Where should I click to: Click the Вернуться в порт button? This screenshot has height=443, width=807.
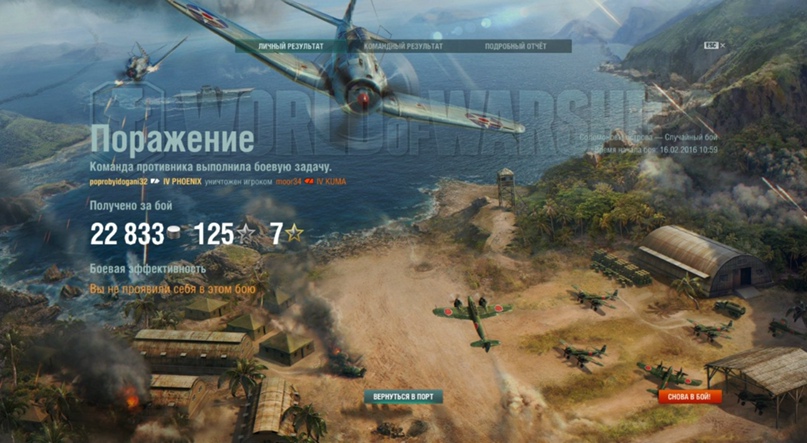point(403,397)
